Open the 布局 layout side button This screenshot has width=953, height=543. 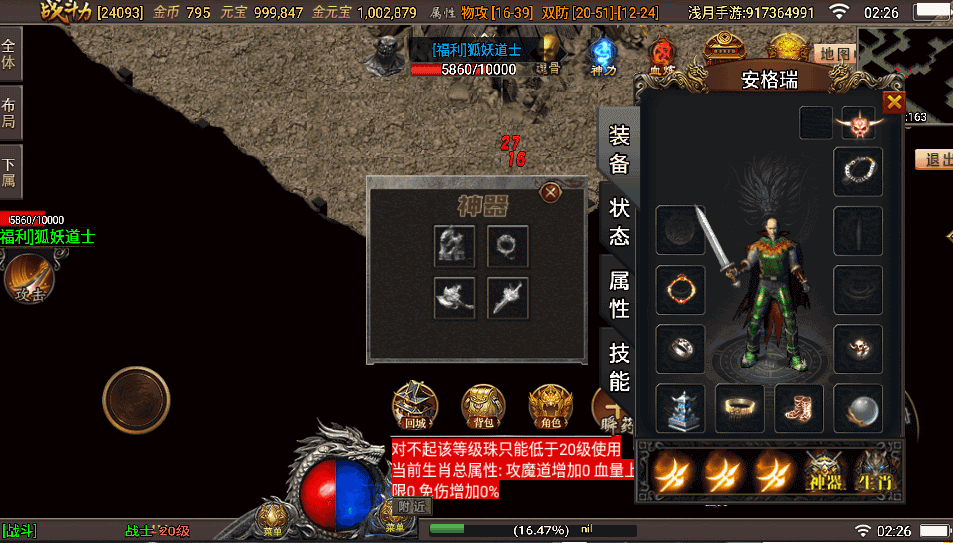[10, 112]
